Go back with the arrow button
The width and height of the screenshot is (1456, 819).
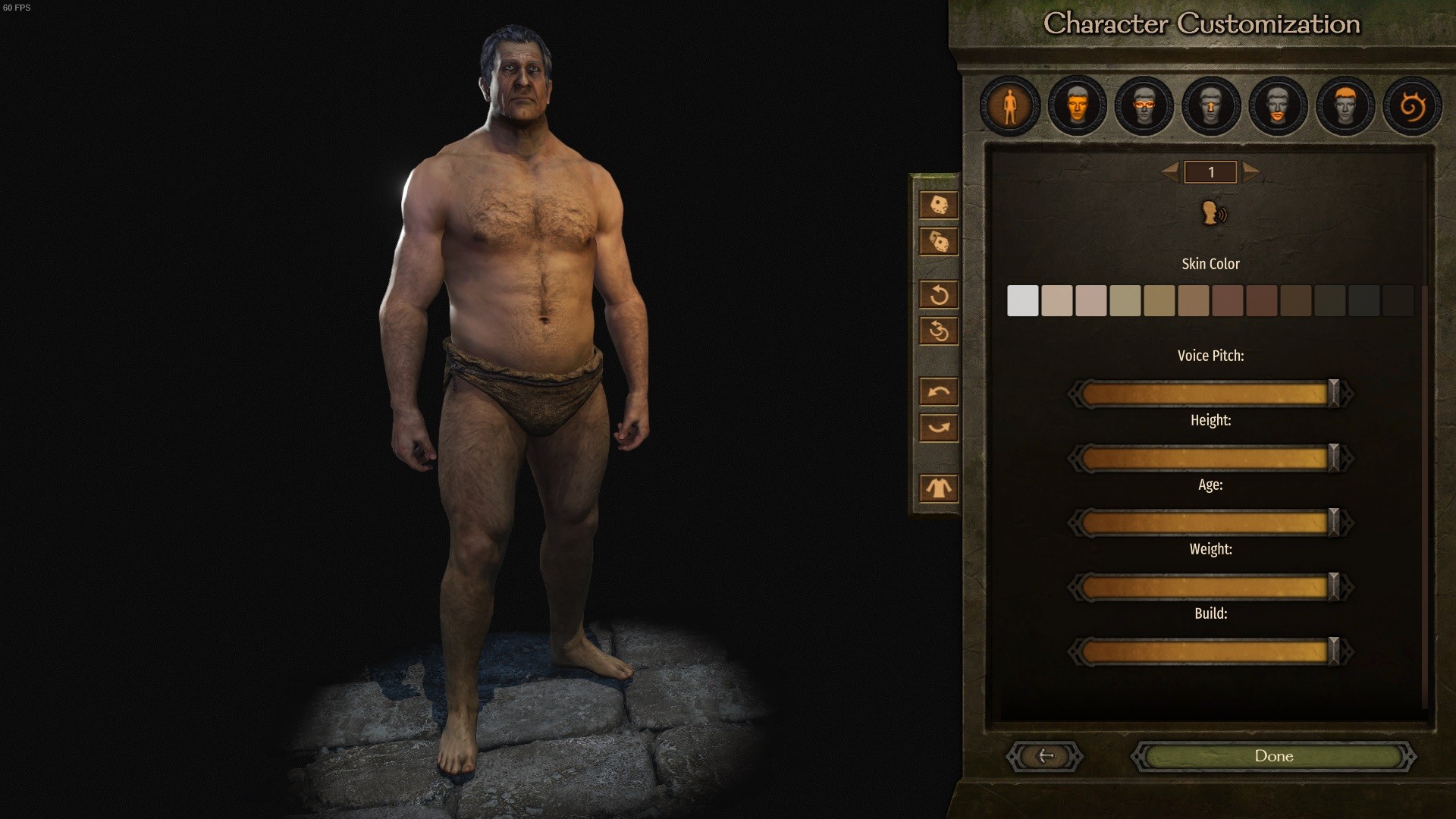tap(1045, 756)
